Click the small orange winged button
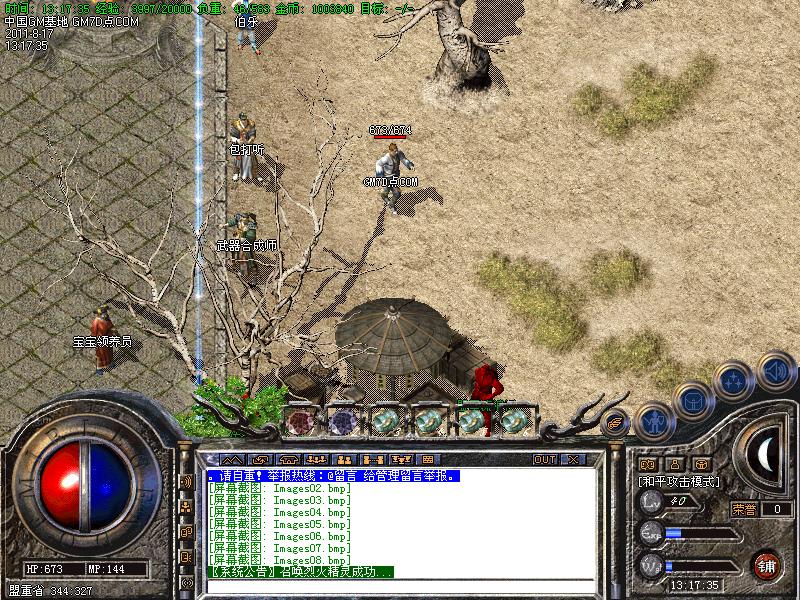The height and width of the screenshot is (600, 800). point(615,423)
